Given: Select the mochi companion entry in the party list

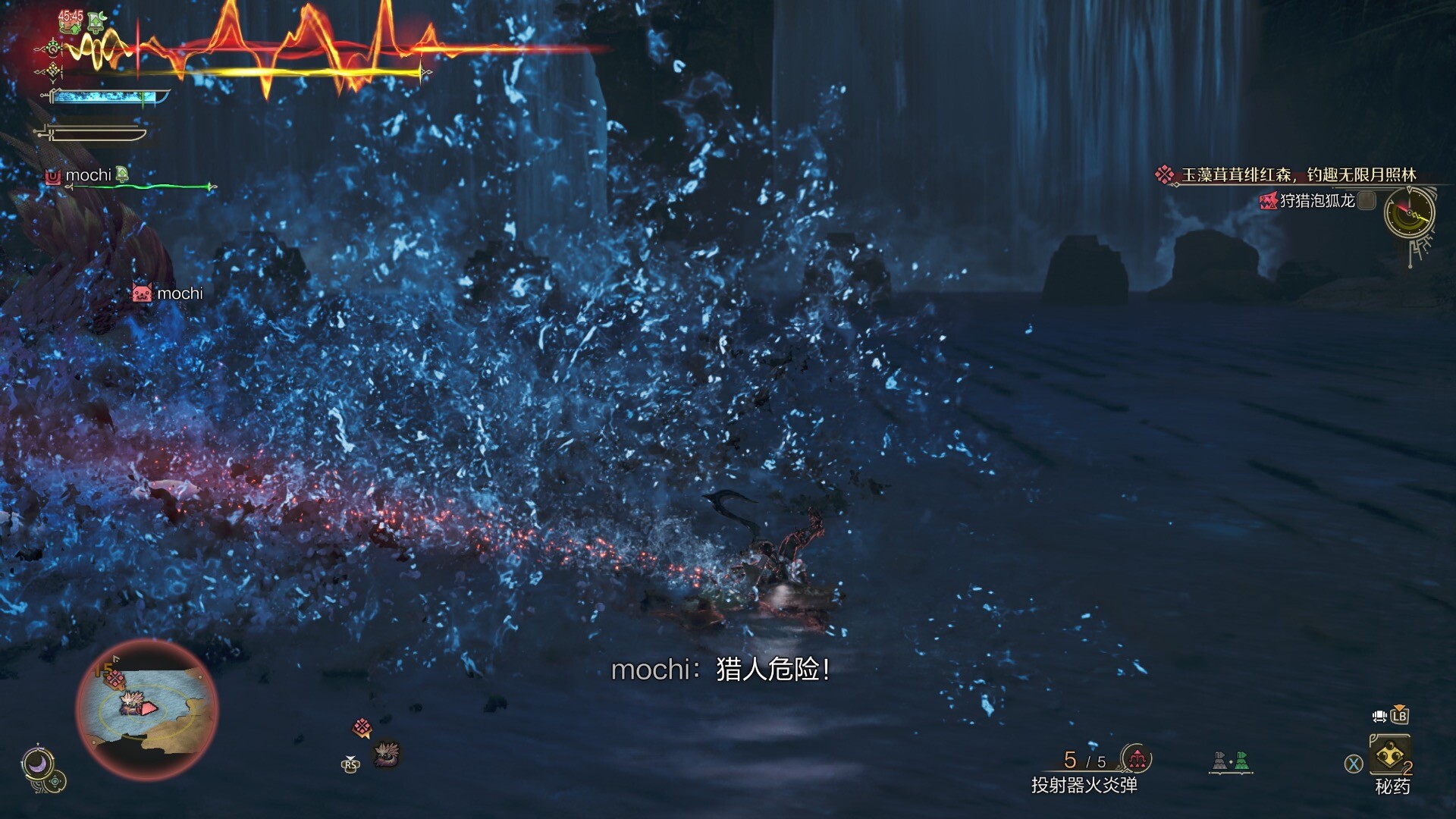Looking at the screenshot, I should coord(89,176).
